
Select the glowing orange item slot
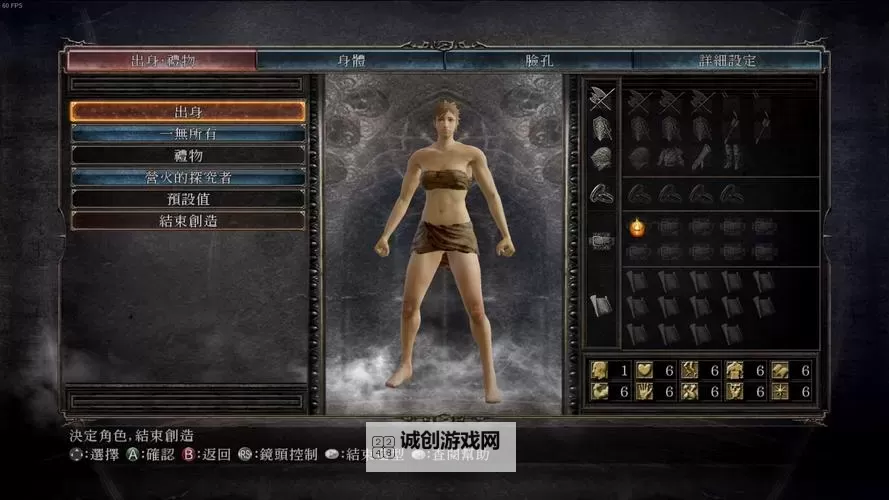point(637,228)
